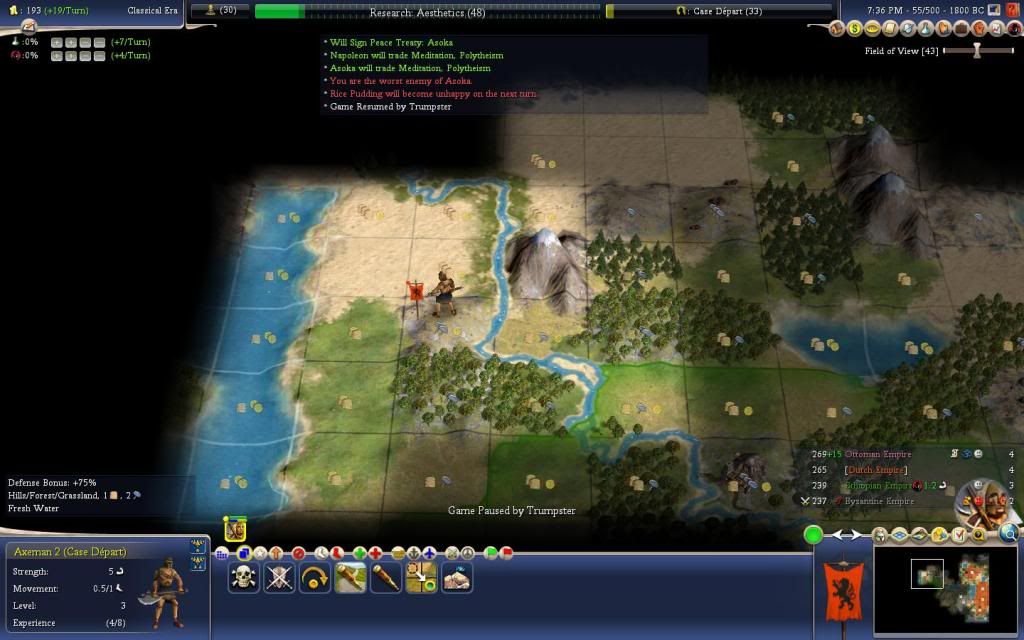Select the Axeman unit icon above panel
This screenshot has width=1024, height=640.
[235, 529]
